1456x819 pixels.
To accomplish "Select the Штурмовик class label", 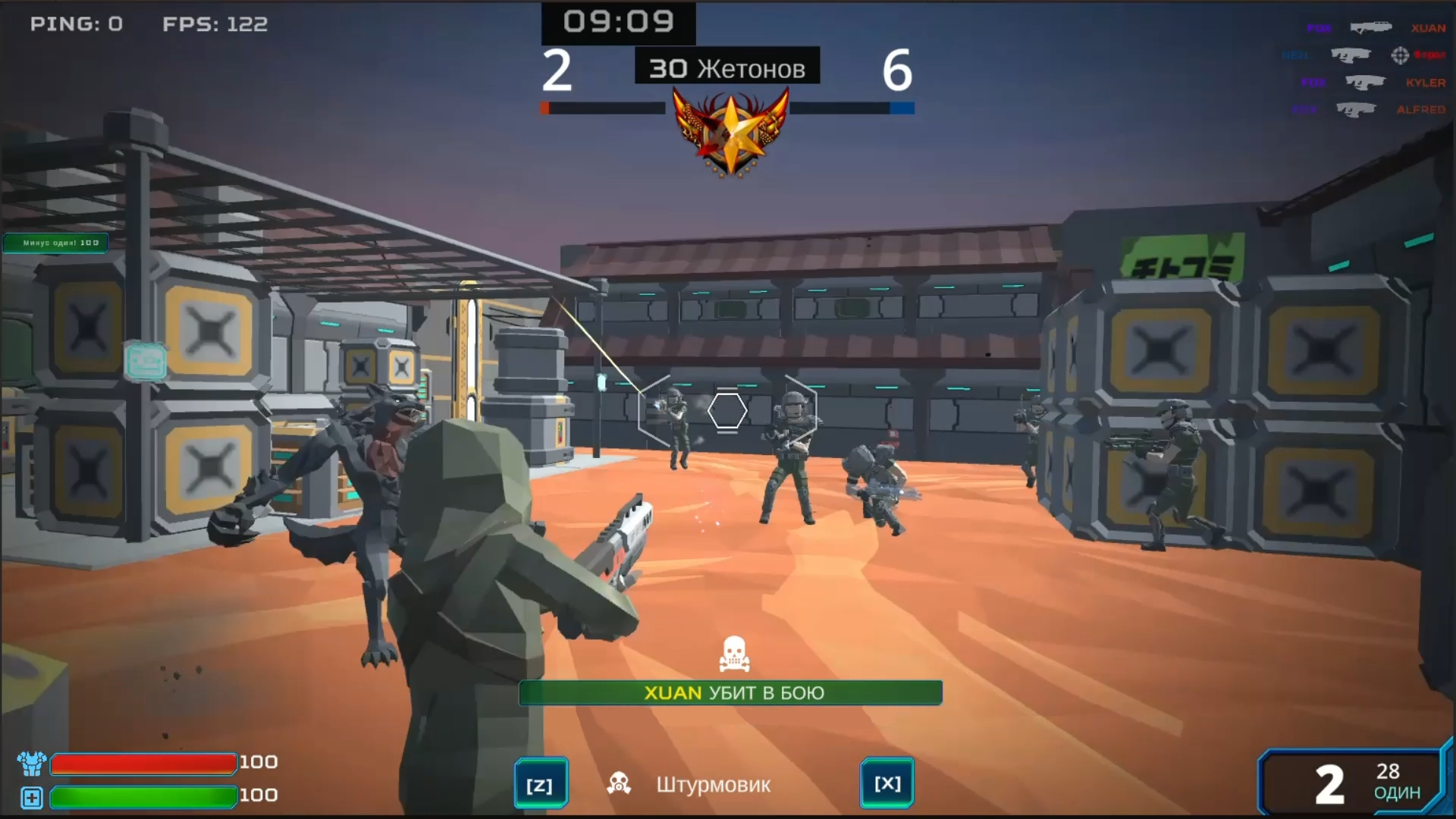I will pyautogui.click(x=714, y=785).
